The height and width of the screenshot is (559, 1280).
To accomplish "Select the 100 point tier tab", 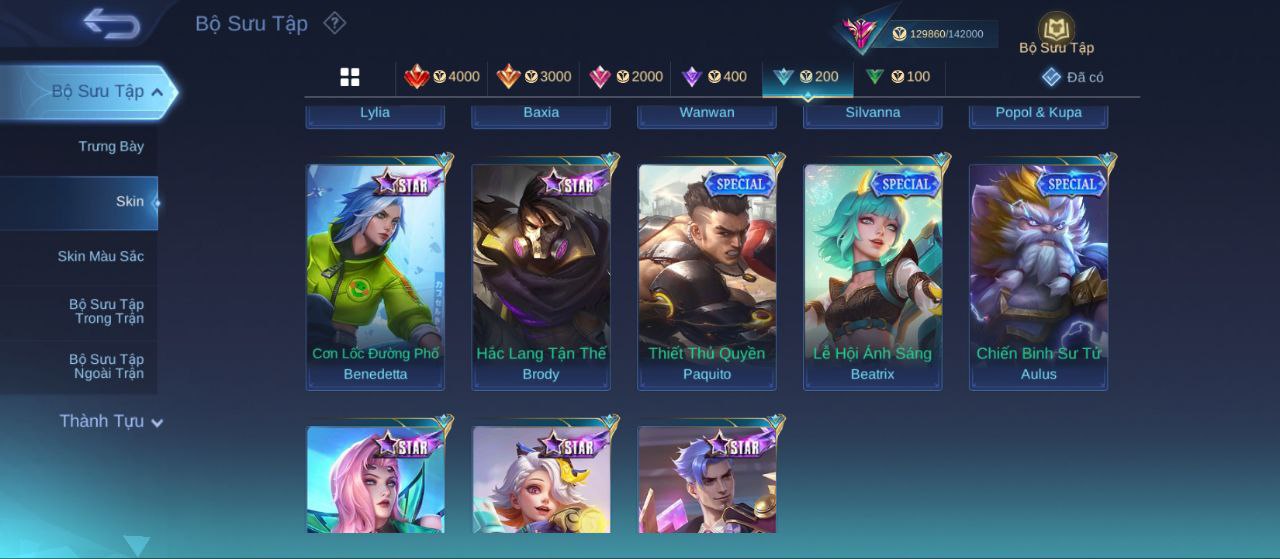I will tap(898, 77).
